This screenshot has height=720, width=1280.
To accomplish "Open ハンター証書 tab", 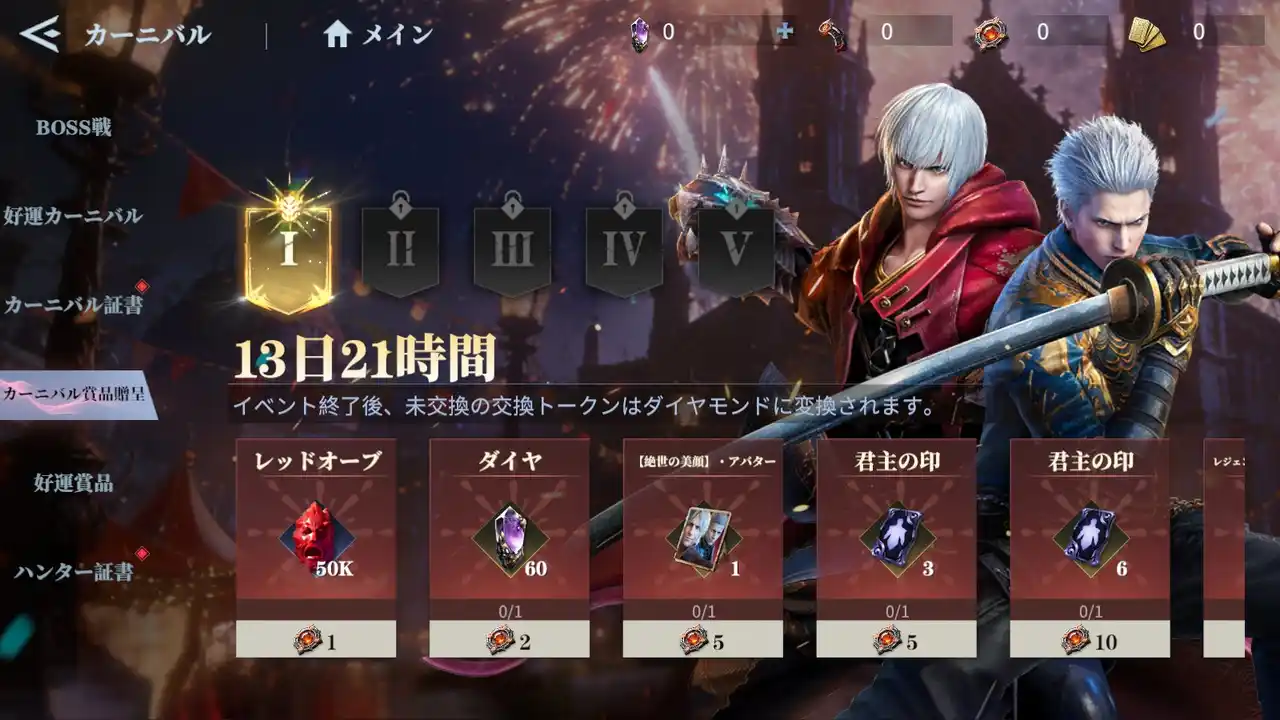I will pyautogui.click(x=73, y=572).
